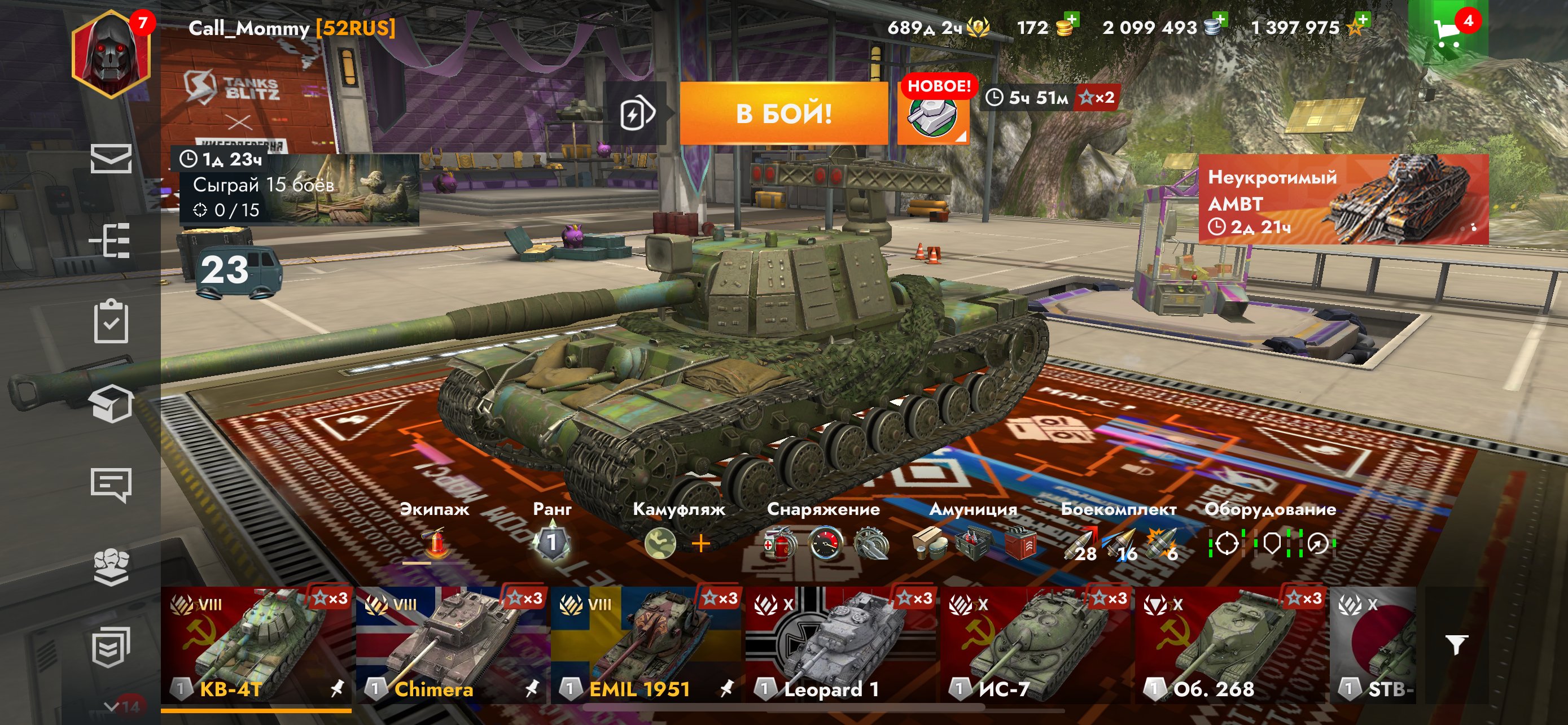Pick the Leopard 1 tank card
Image resolution: width=1568 pixels, height=725 pixels.
pyautogui.click(x=841, y=645)
